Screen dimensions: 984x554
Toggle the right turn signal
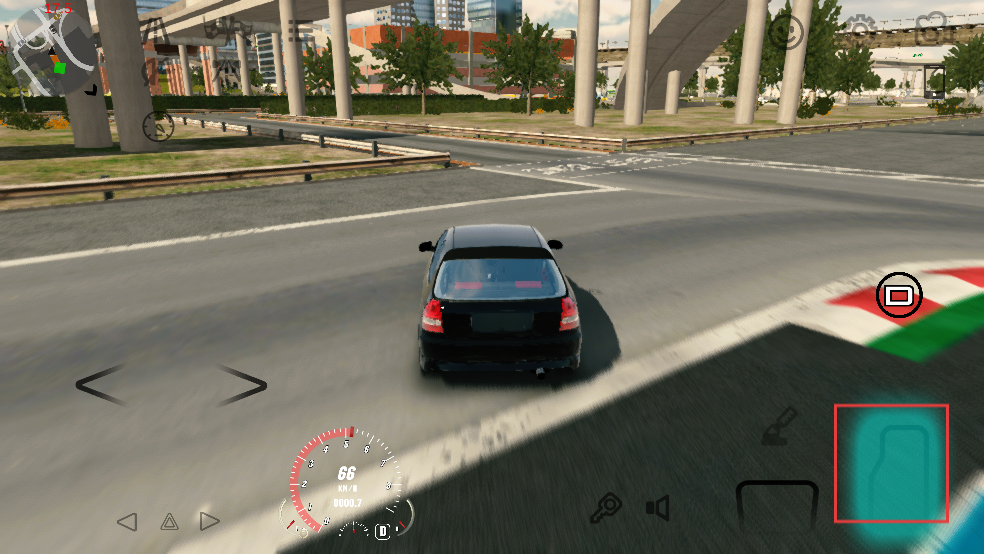[x=209, y=521]
